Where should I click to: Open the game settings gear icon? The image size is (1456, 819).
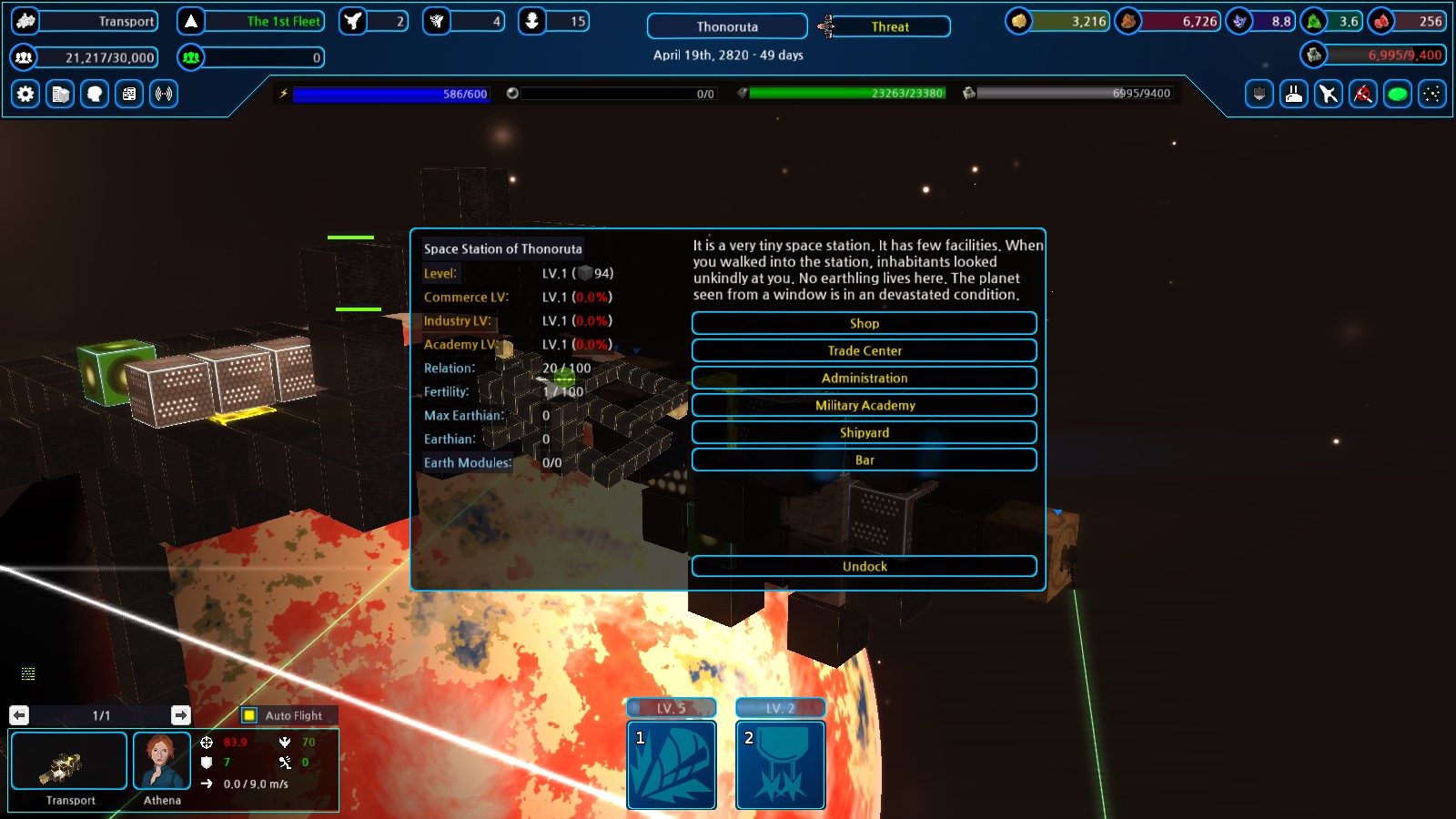[25, 94]
